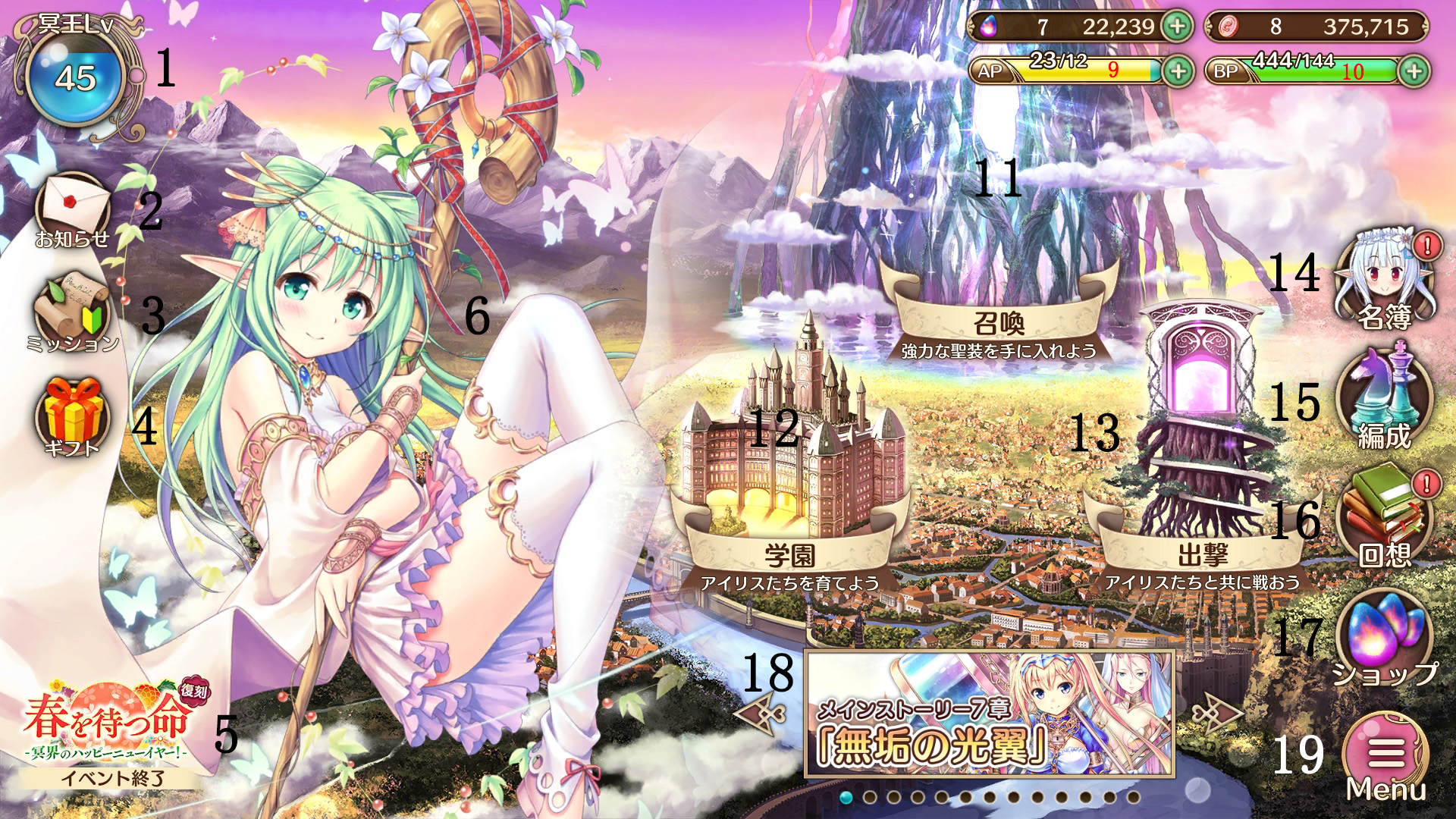Open the ギフト gift box
This screenshot has width=1456, height=819.
point(72,417)
